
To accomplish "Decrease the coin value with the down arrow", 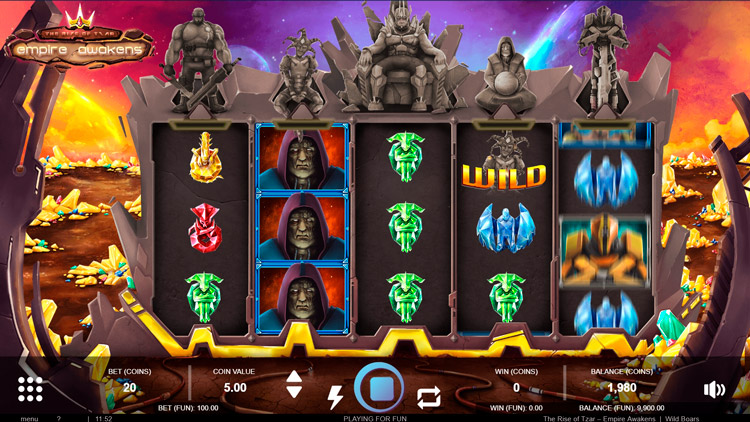I will tap(294, 393).
